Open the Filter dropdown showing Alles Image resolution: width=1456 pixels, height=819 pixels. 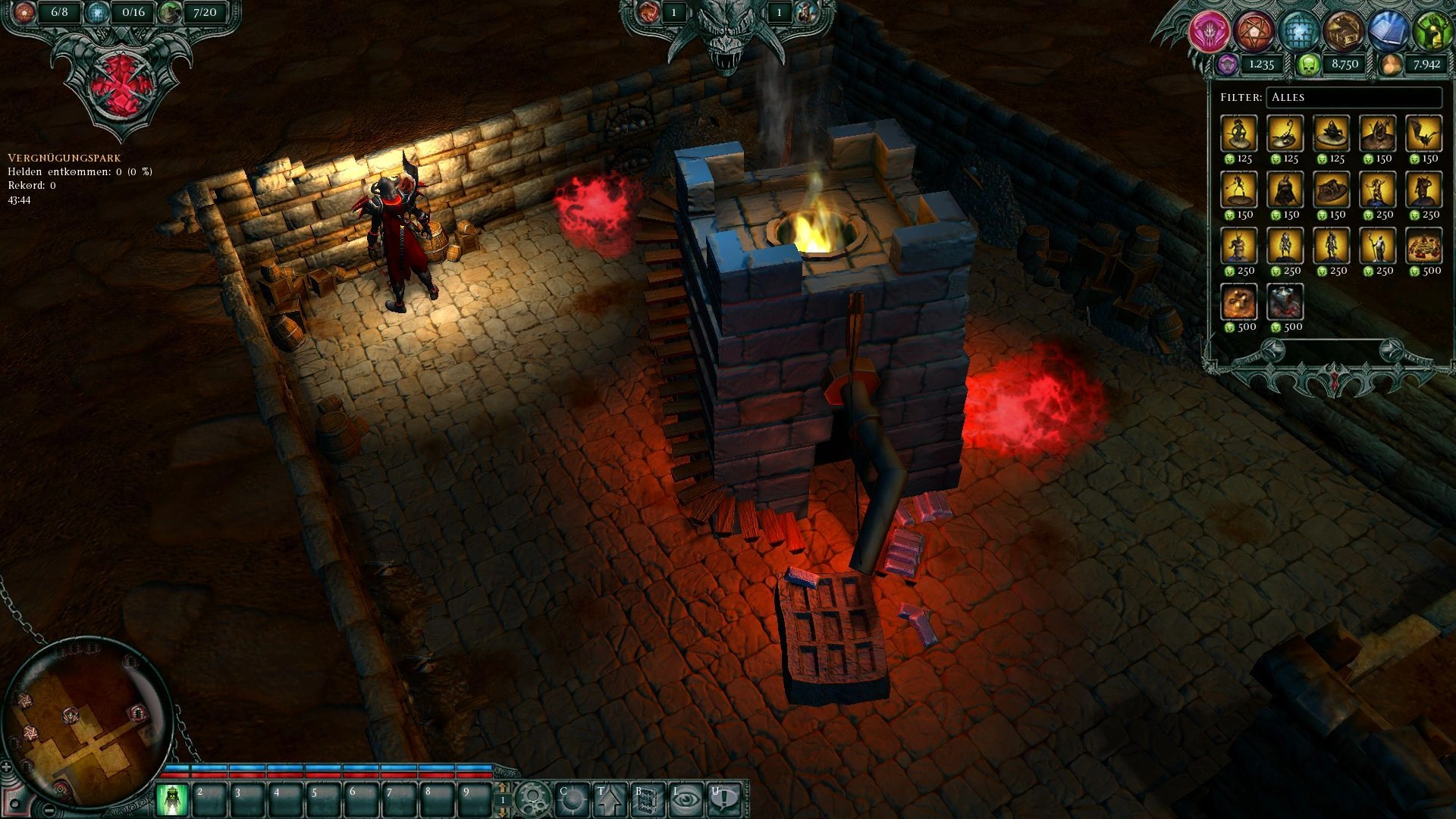coord(1354,98)
